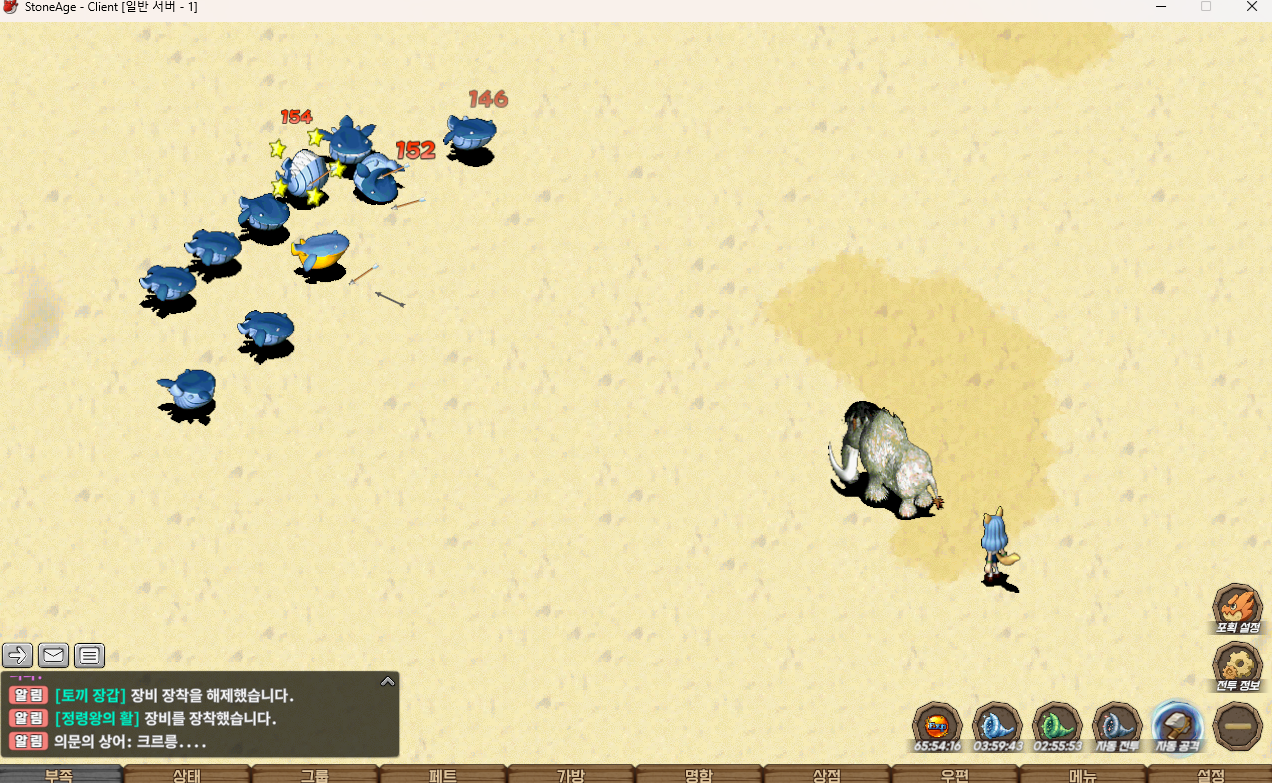1272x783 pixels.
Task: Toggle the 자동 전투 auto battle icon
Action: click(x=1117, y=725)
